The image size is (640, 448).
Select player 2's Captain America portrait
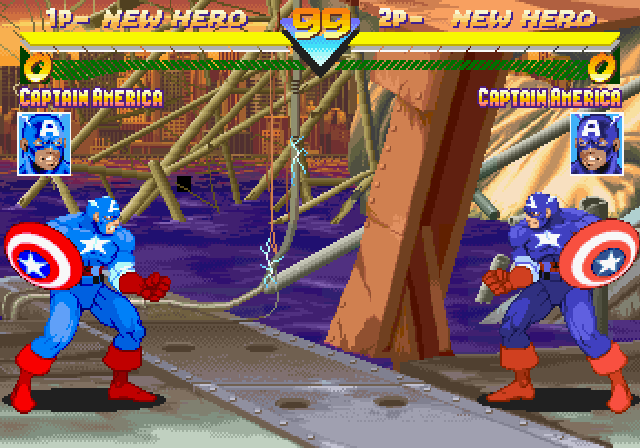click(x=595, y=144)
